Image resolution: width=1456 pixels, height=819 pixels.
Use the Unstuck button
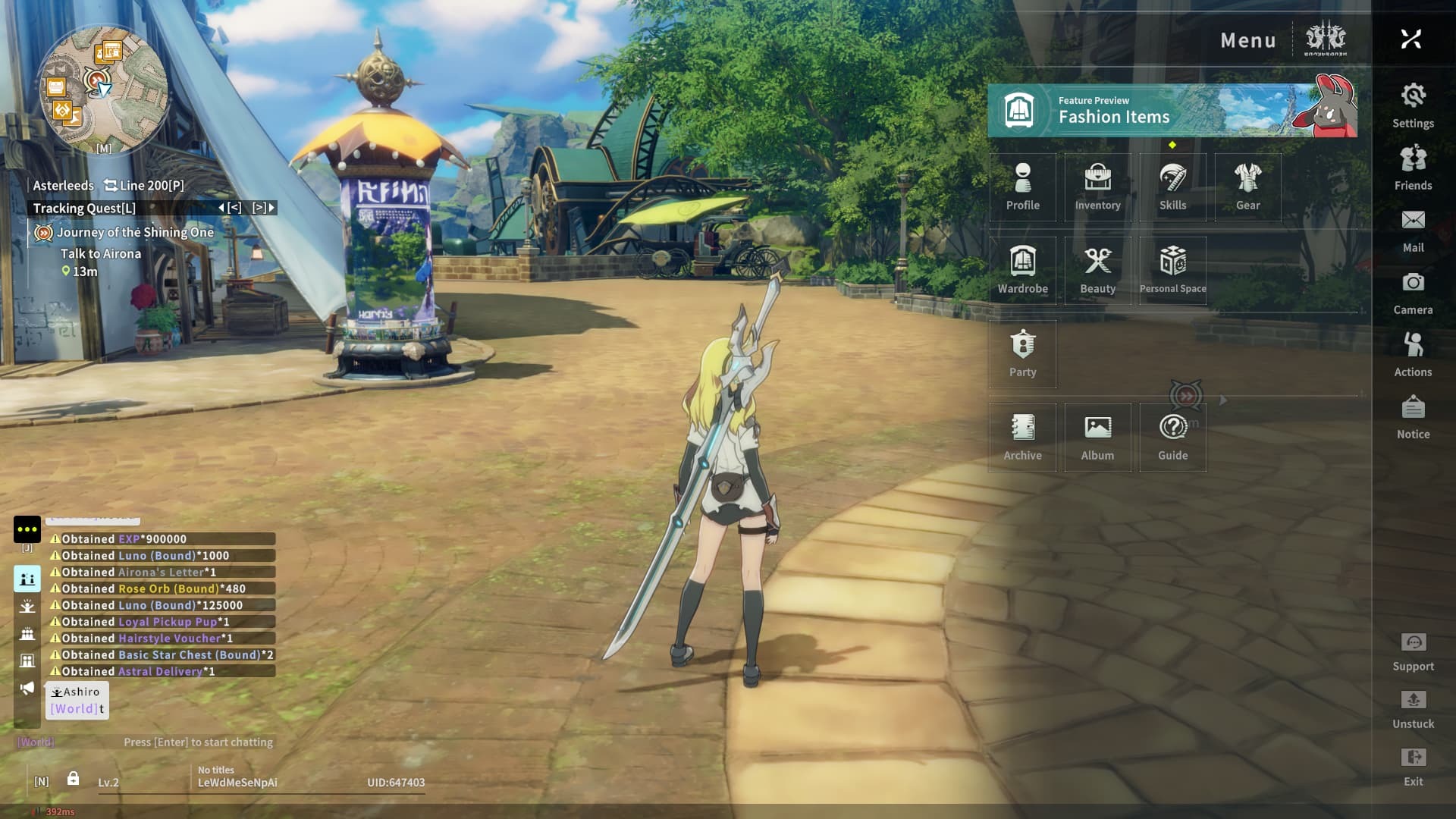tap(1413, 708)
